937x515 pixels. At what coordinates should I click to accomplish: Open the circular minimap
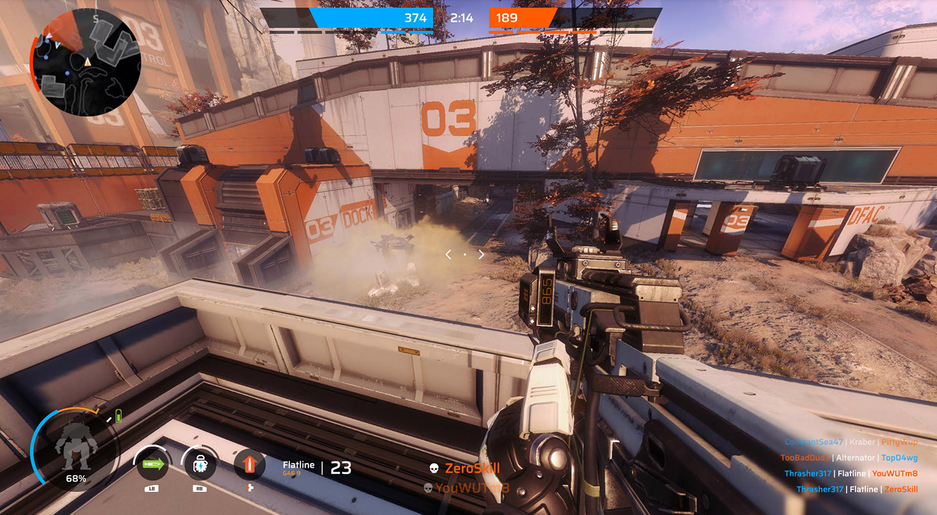click(85, 55)
